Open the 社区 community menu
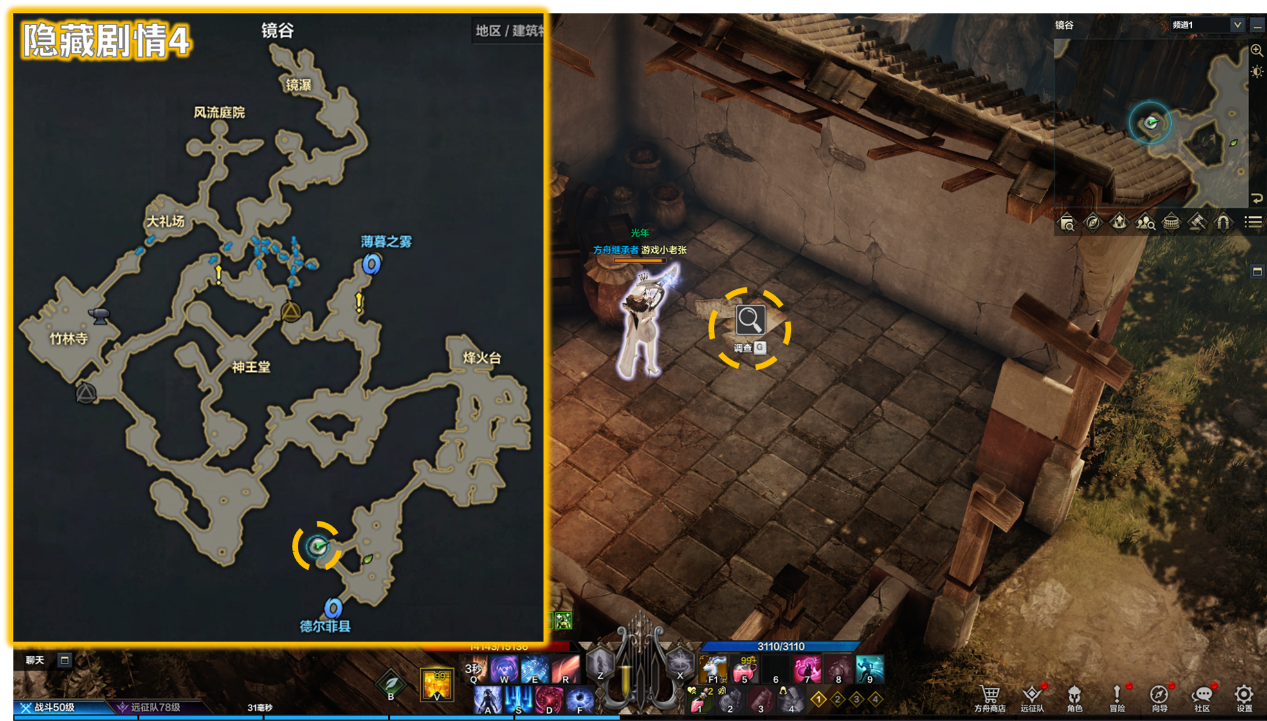 1202,695
